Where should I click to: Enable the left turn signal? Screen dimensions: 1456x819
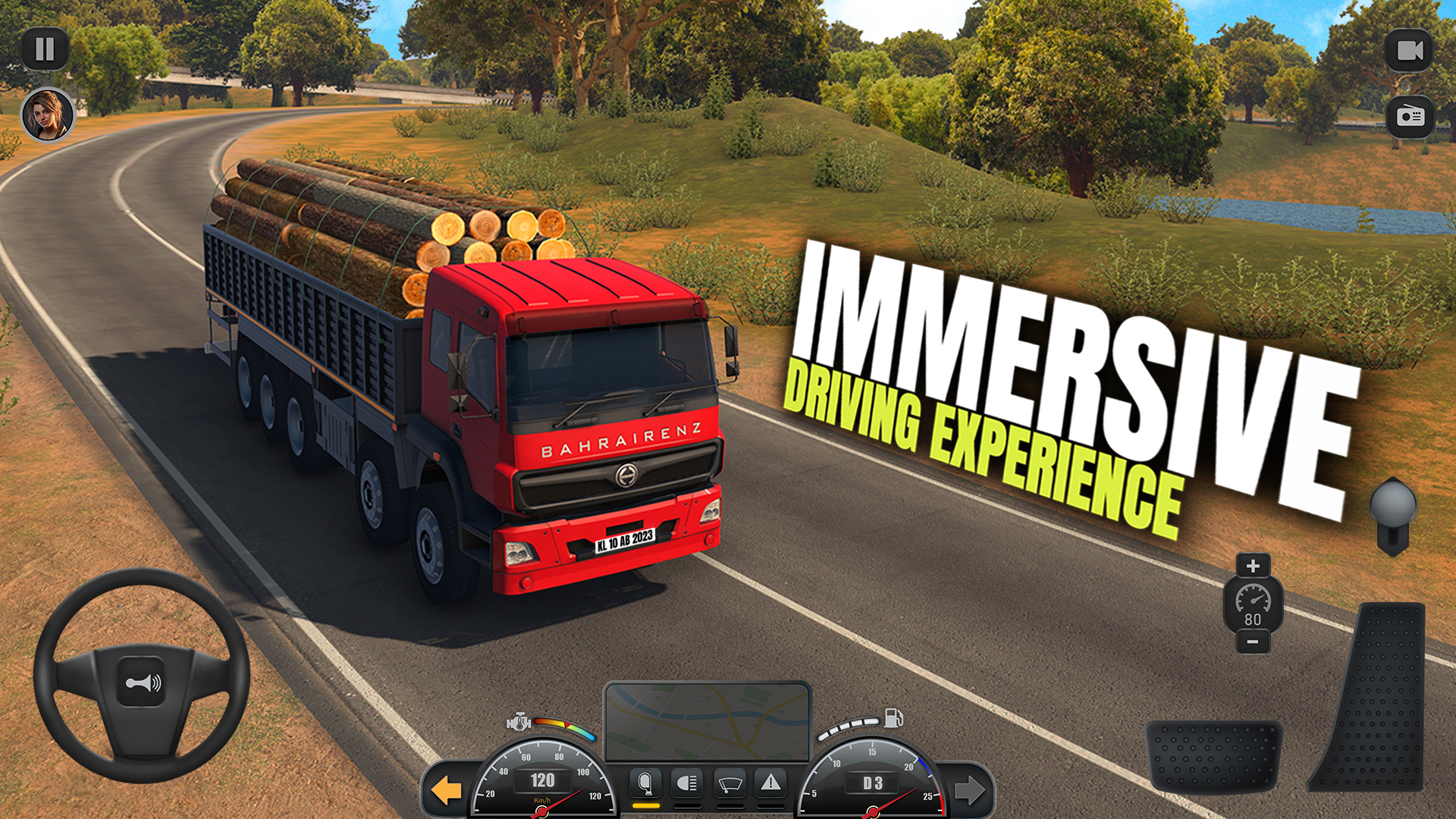click(447, 789)
